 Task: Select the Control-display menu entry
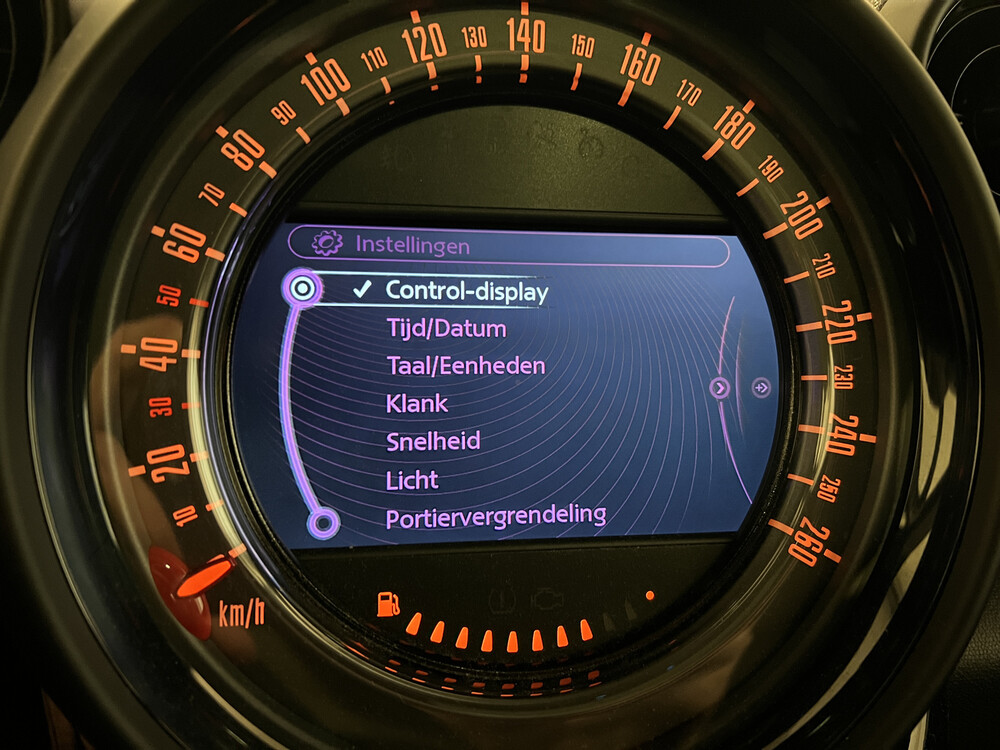pyautogui.click(x=467, y=292)
